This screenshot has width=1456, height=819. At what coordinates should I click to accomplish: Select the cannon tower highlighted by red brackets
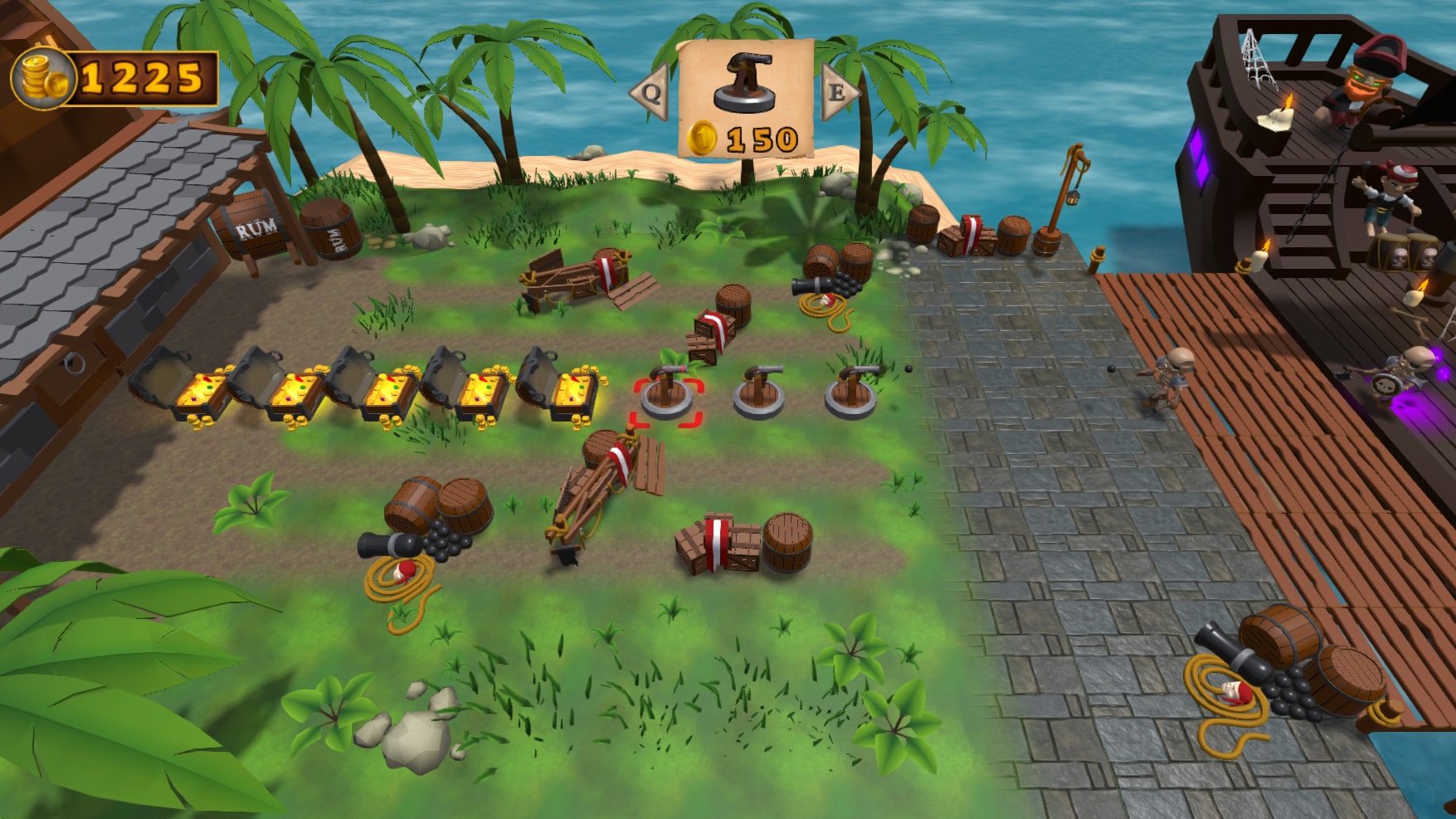tap(668, 398)
